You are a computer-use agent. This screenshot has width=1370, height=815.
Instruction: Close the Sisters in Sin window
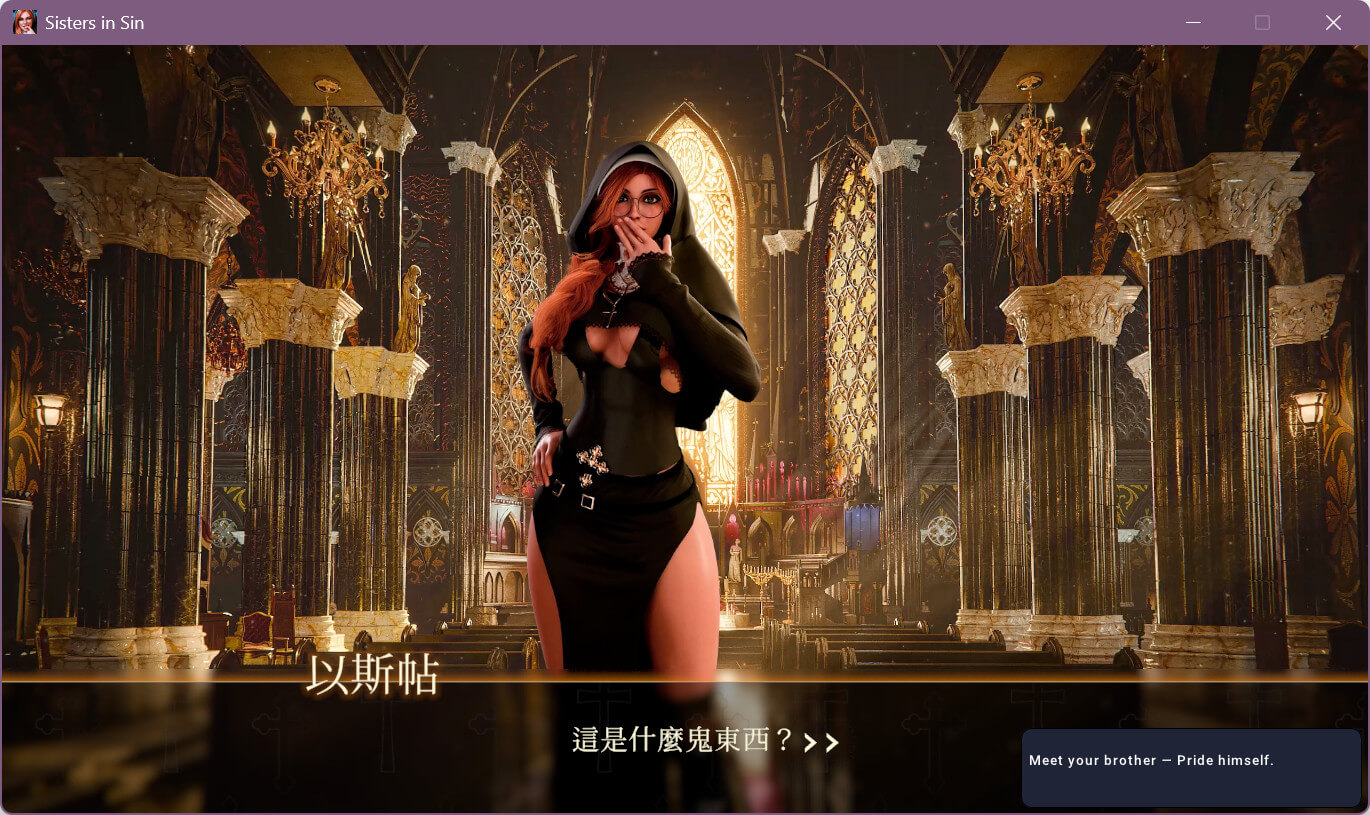tap(1333, 22)
